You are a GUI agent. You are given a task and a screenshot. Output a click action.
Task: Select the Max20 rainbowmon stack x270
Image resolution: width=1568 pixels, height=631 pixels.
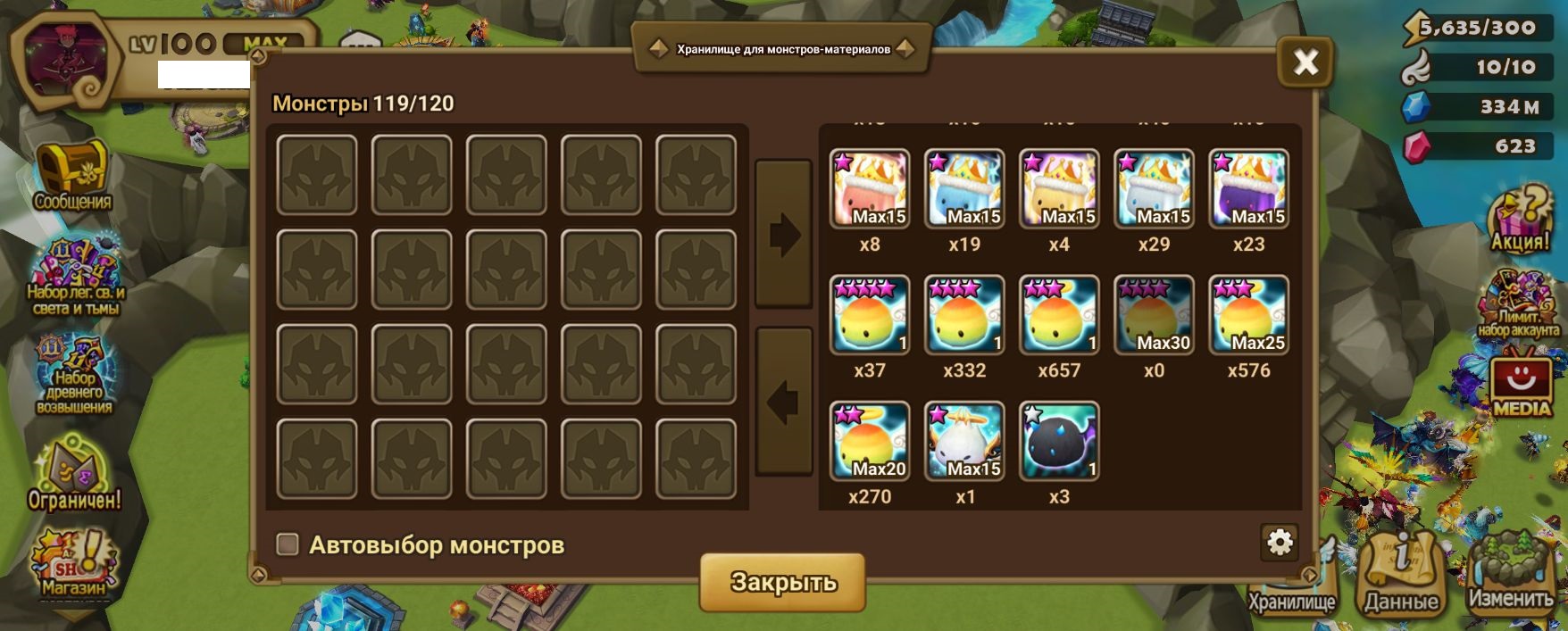pos(870,441)
